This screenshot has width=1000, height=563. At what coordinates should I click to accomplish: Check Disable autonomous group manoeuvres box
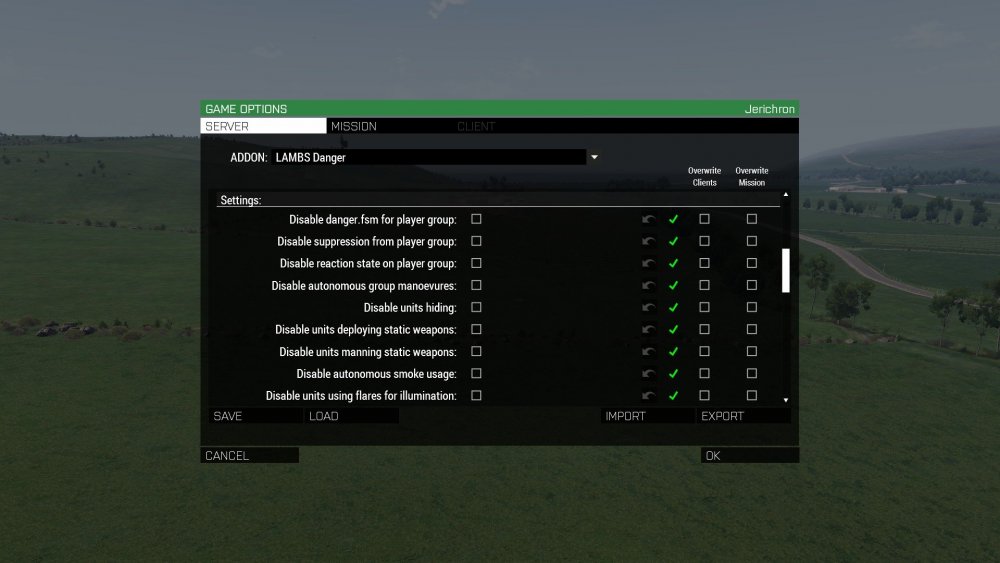(476, 285)
